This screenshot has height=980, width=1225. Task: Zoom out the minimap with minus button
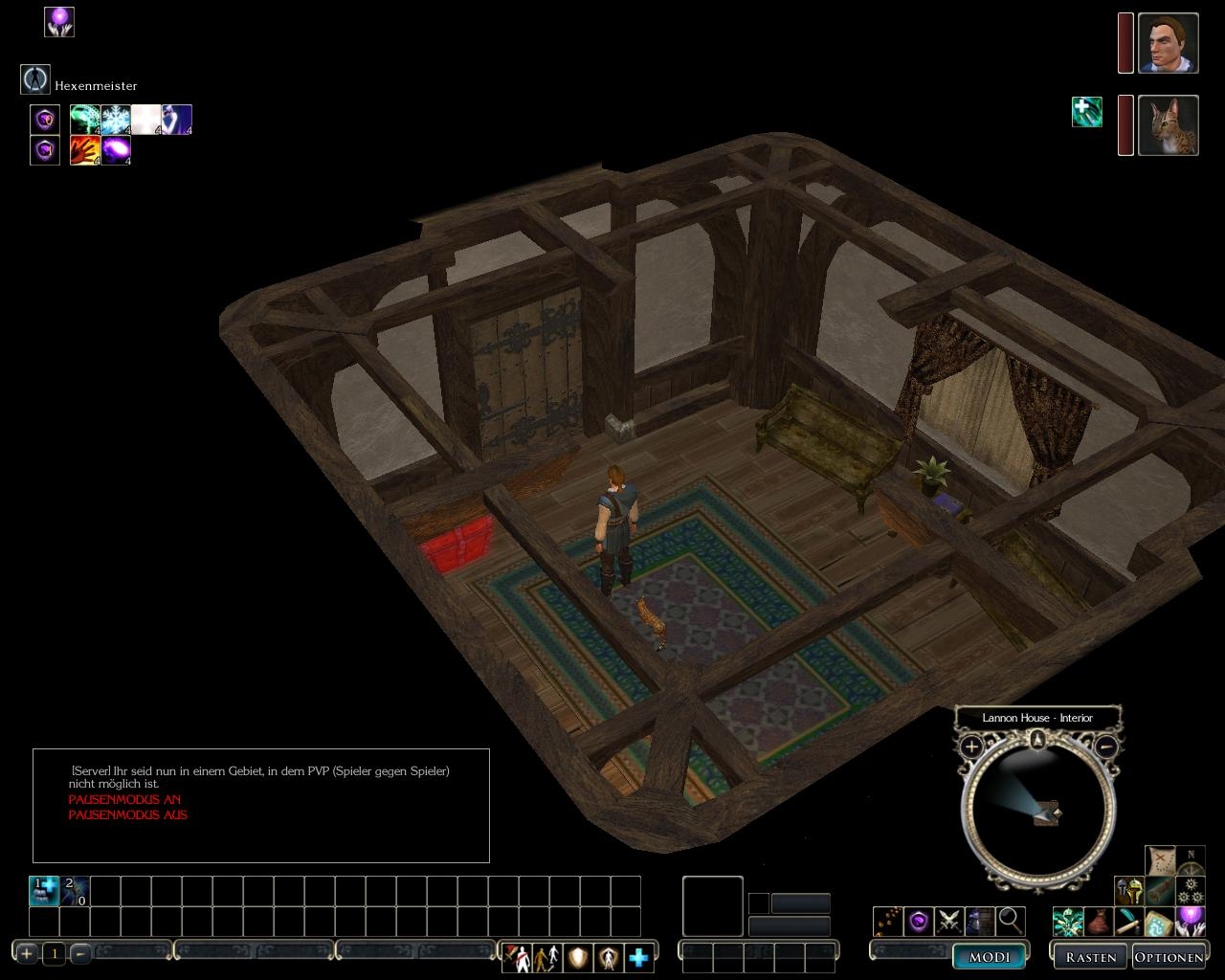pos(1106,746)
